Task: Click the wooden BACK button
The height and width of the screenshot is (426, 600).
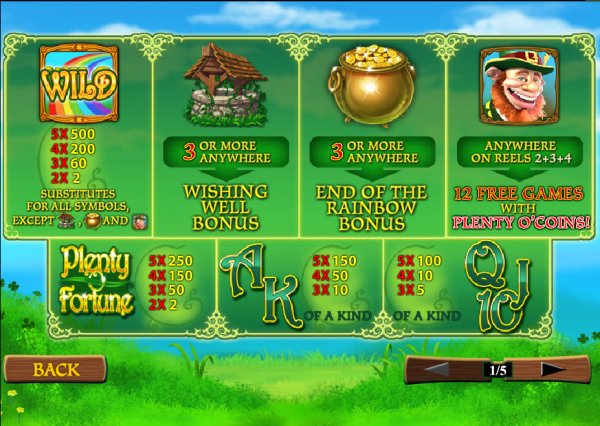Action: click(x=55, y=370)
